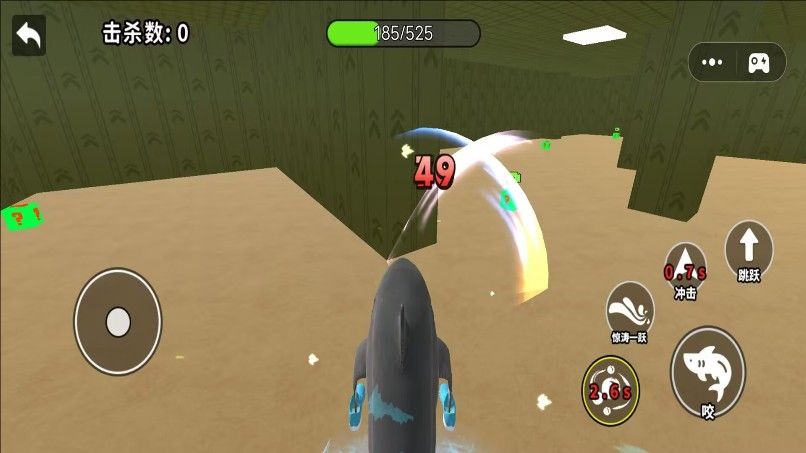Screen dimensions: 806x453
Task: Click the gamepad icon in top pill
Action: pos(760,62)
